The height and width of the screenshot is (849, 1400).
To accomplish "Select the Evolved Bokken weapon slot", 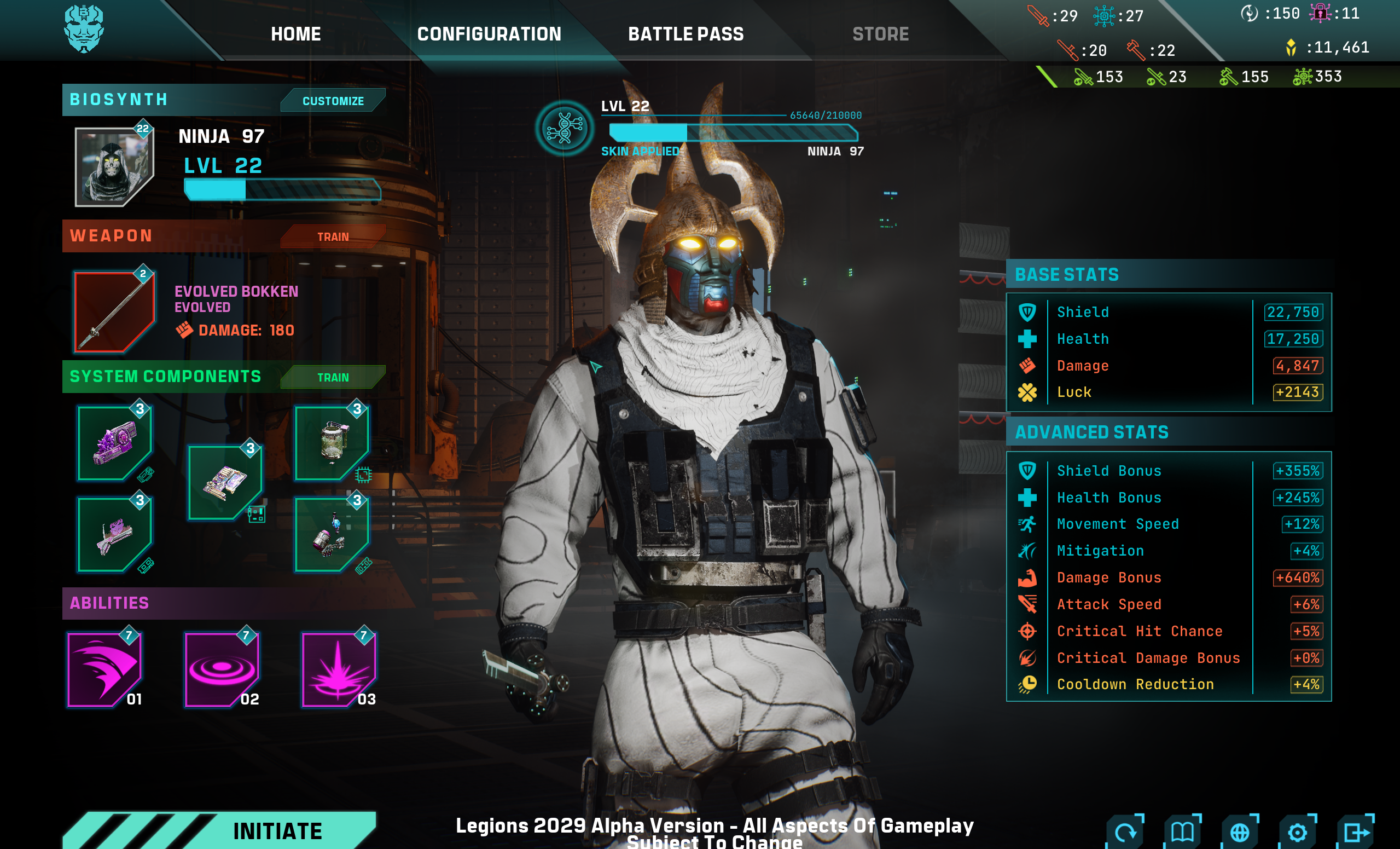I will click(114, 310).
